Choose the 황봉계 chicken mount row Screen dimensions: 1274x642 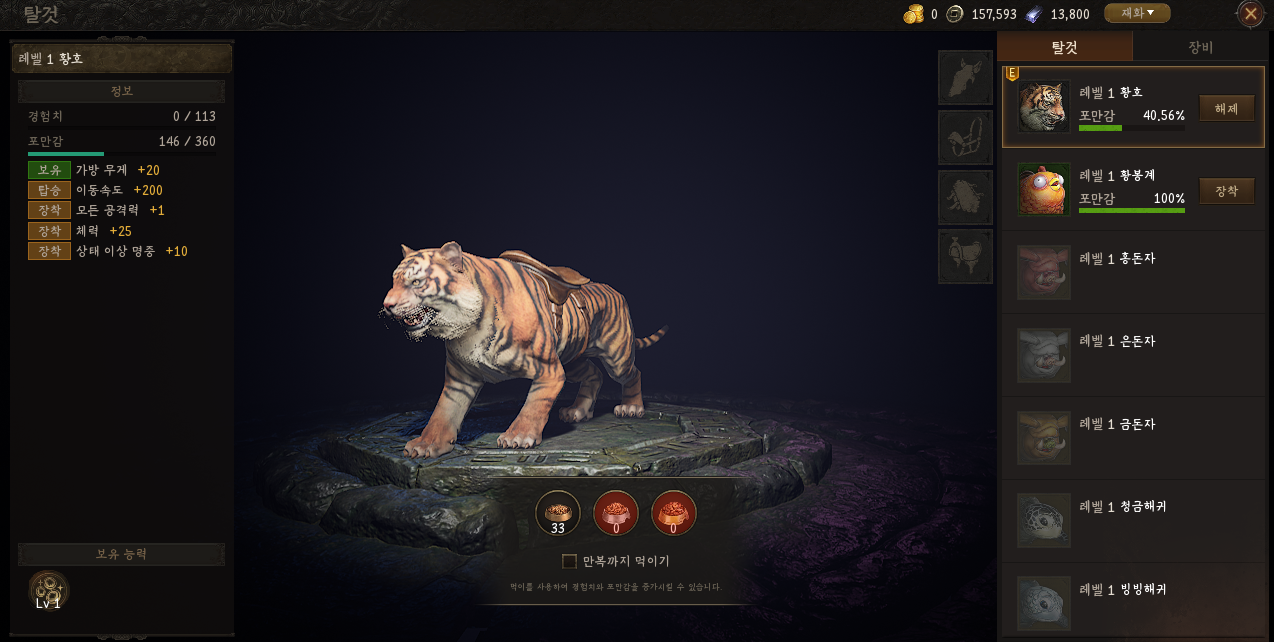tap(1100, 190)
